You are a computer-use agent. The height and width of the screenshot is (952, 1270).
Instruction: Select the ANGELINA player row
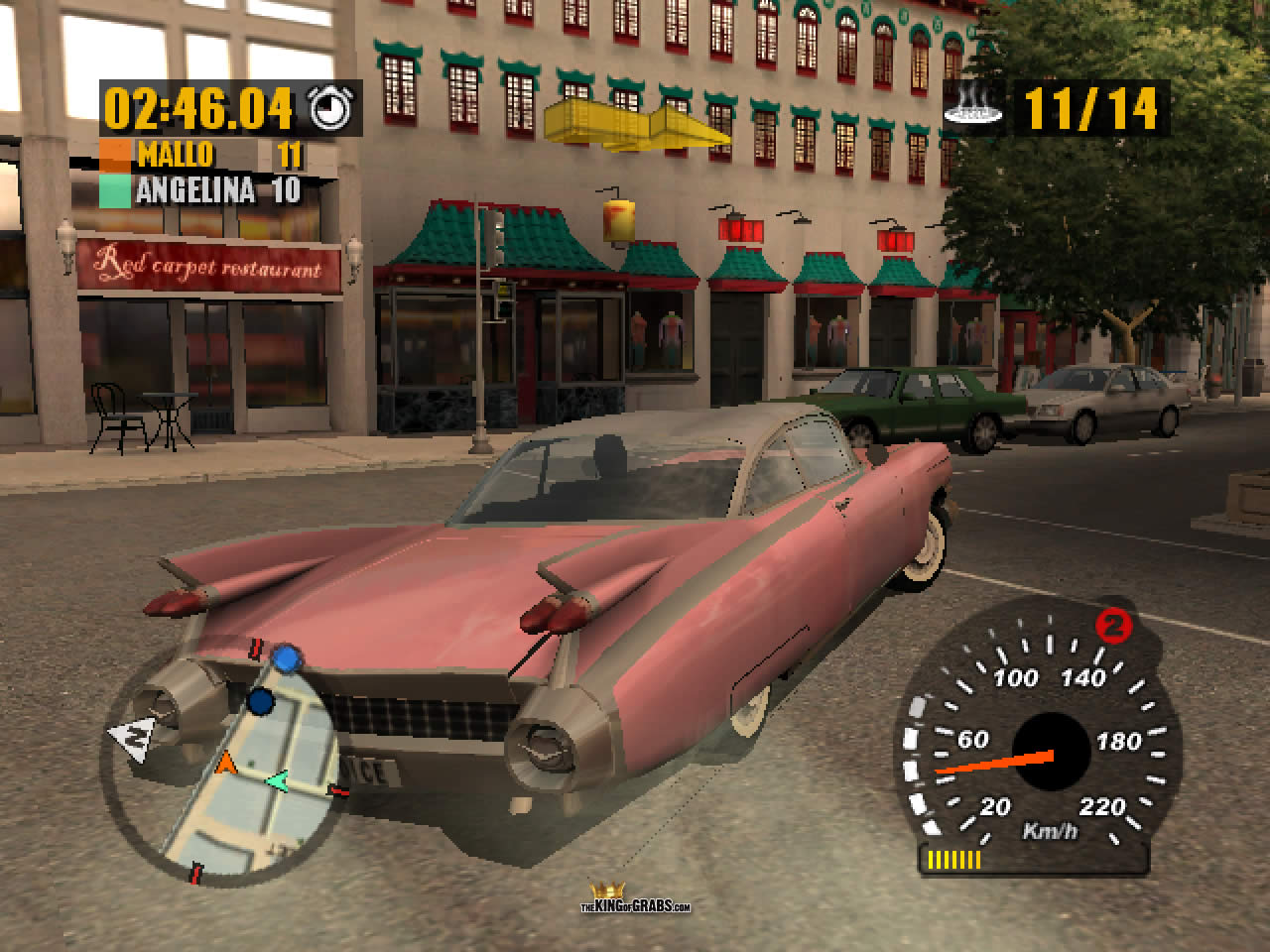pos(201,190)
